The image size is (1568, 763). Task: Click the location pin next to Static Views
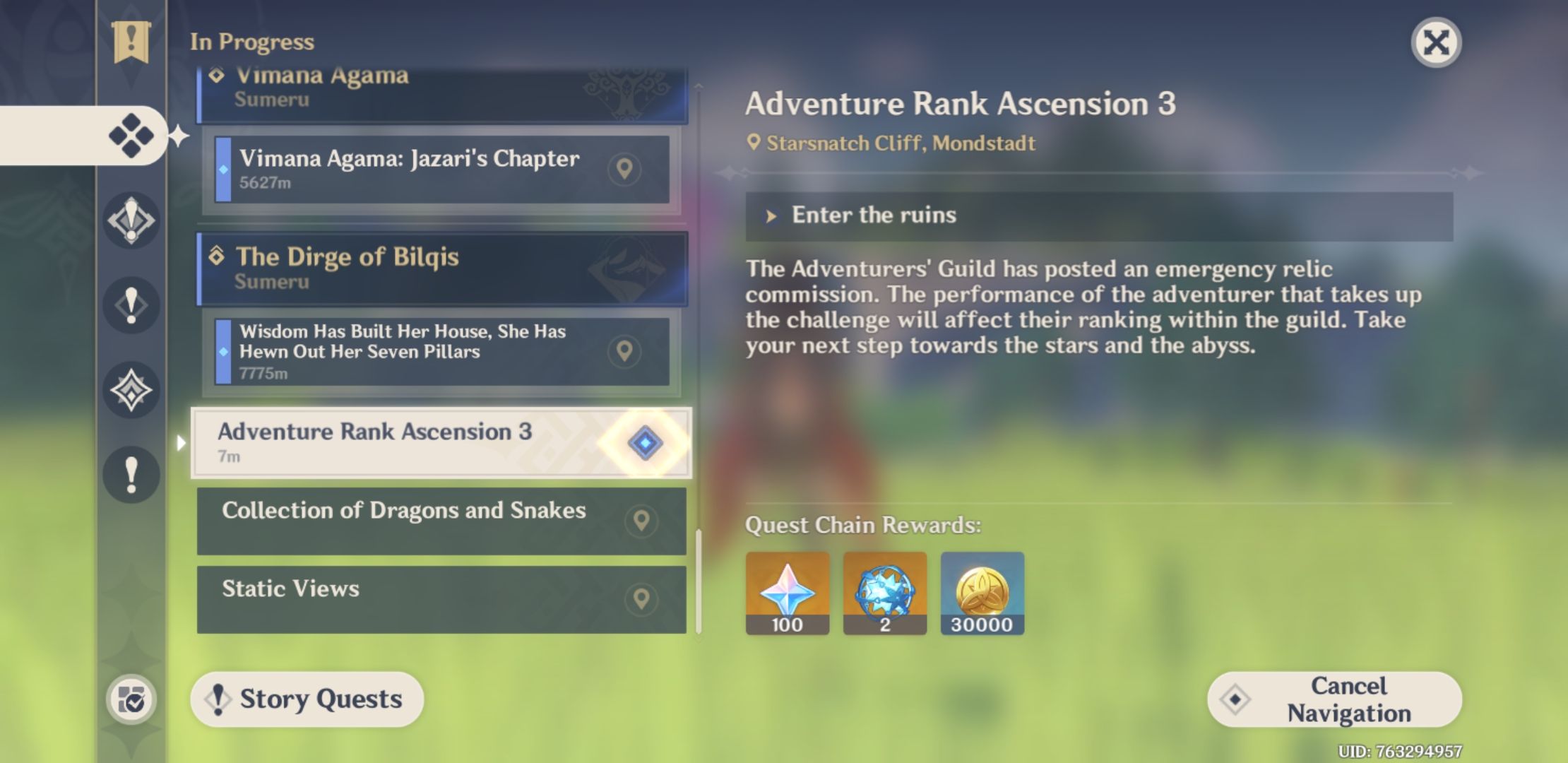tap(641, 600)
